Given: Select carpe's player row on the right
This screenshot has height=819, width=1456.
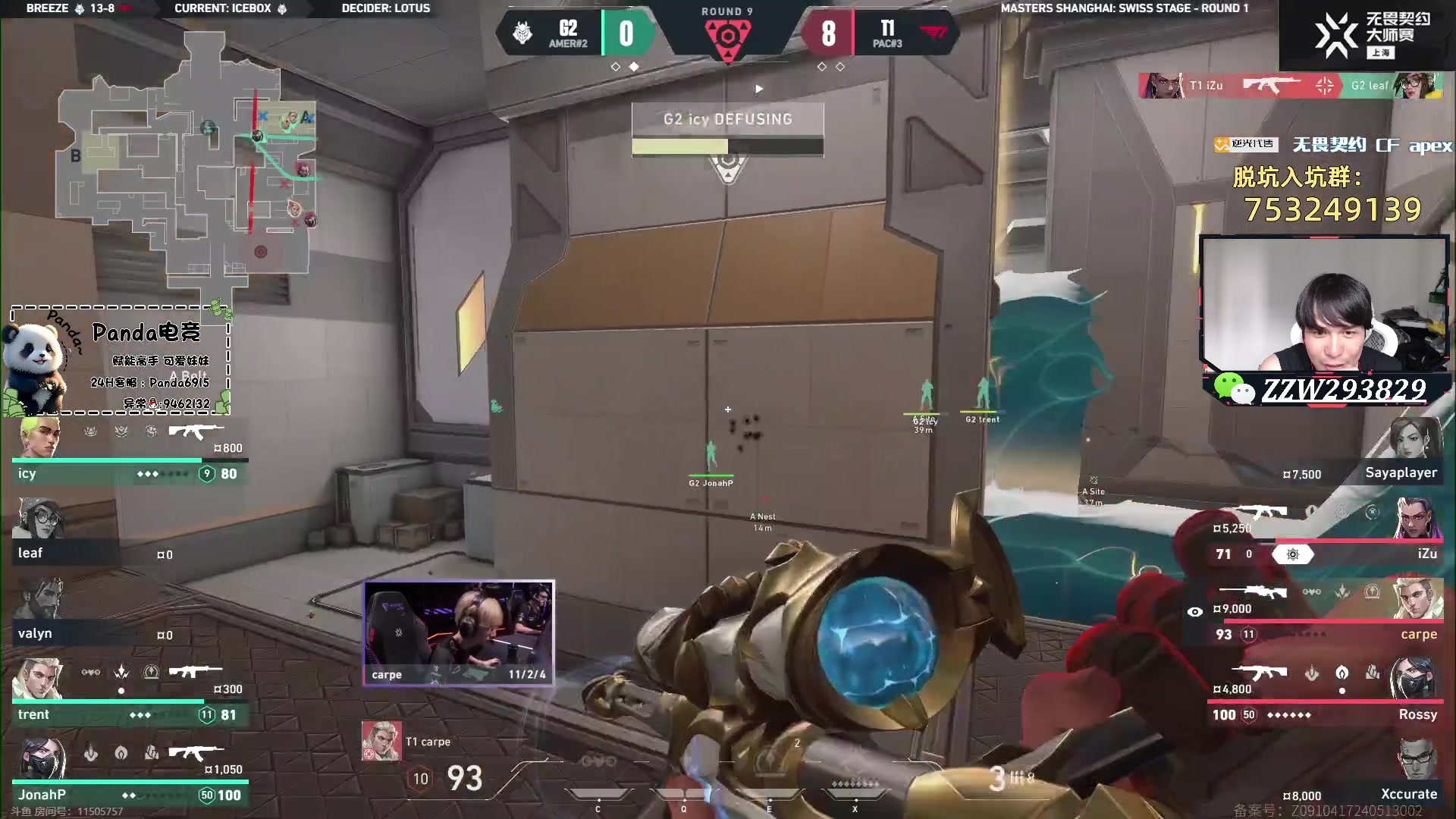Looking at the screenshot, I should point(1327,614).
